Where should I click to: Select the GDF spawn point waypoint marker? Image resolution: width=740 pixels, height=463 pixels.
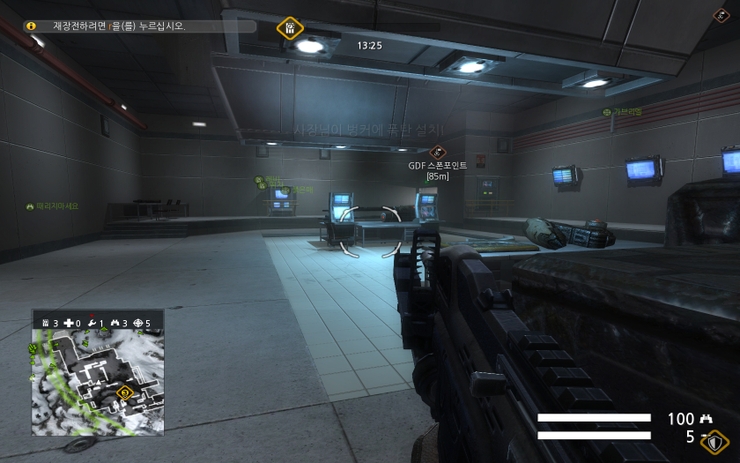(x=436, y=152)
